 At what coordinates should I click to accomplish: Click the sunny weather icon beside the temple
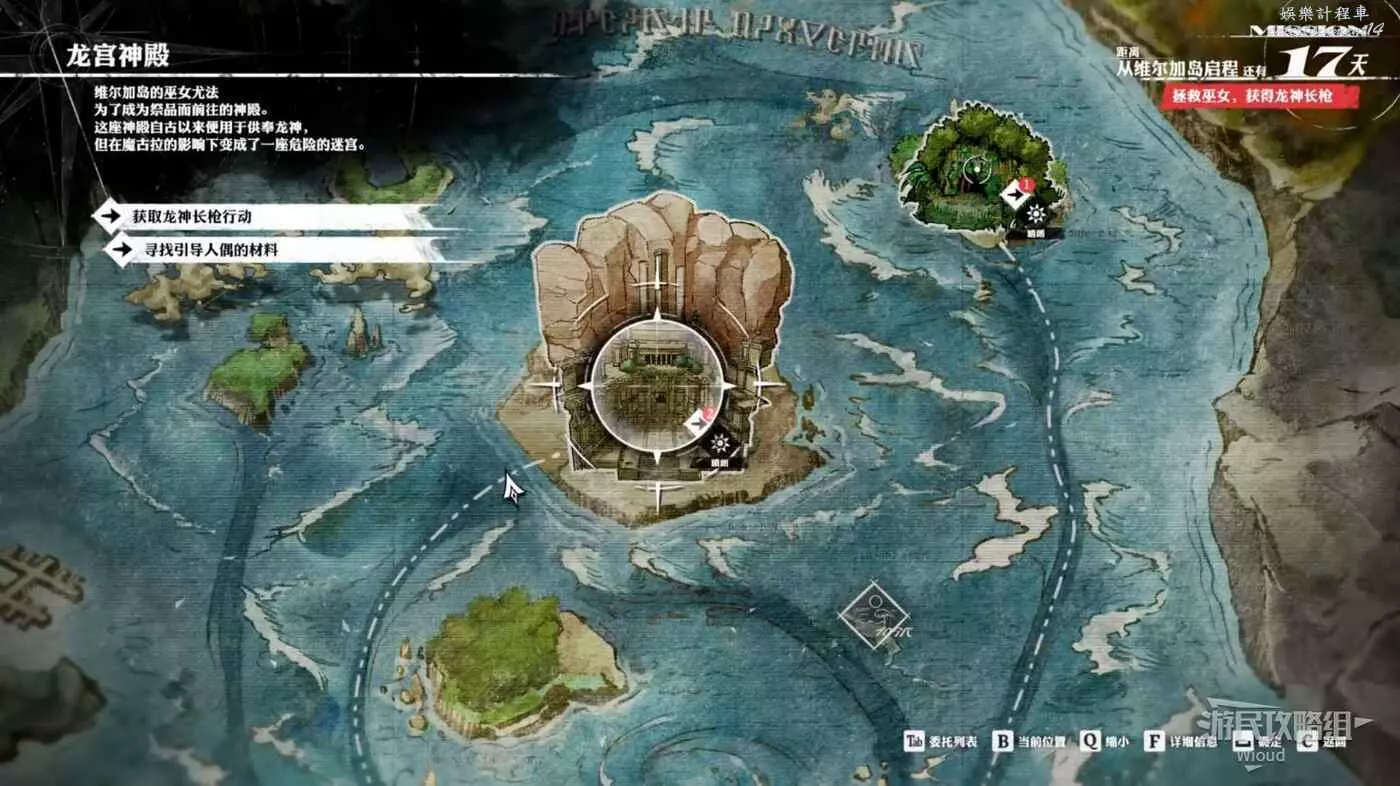click(719, 448)
